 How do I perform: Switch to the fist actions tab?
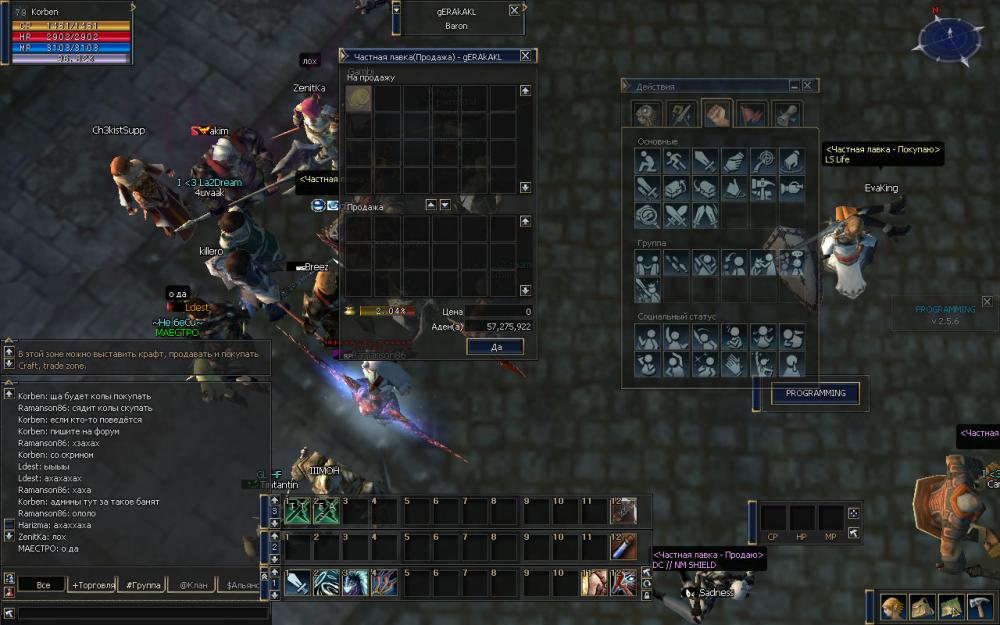pos(716,113)
